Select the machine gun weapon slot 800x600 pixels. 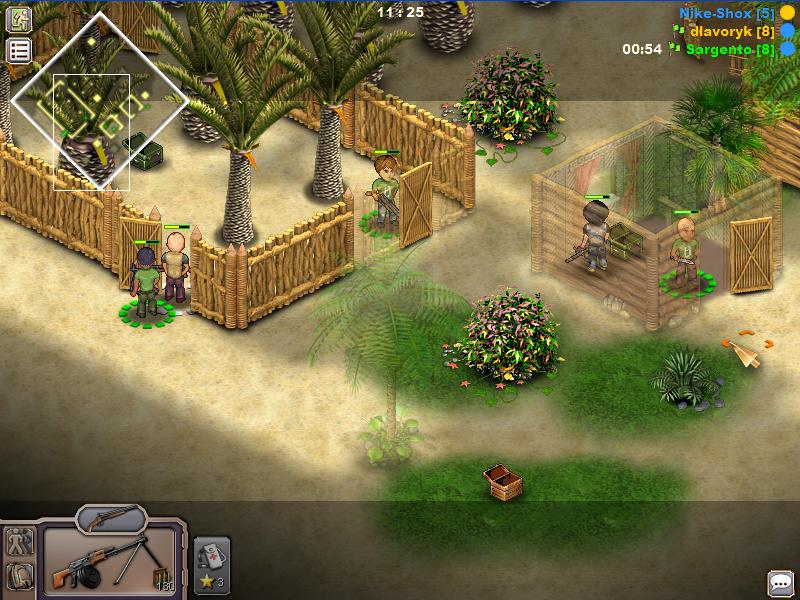click(x=110, y=564)
